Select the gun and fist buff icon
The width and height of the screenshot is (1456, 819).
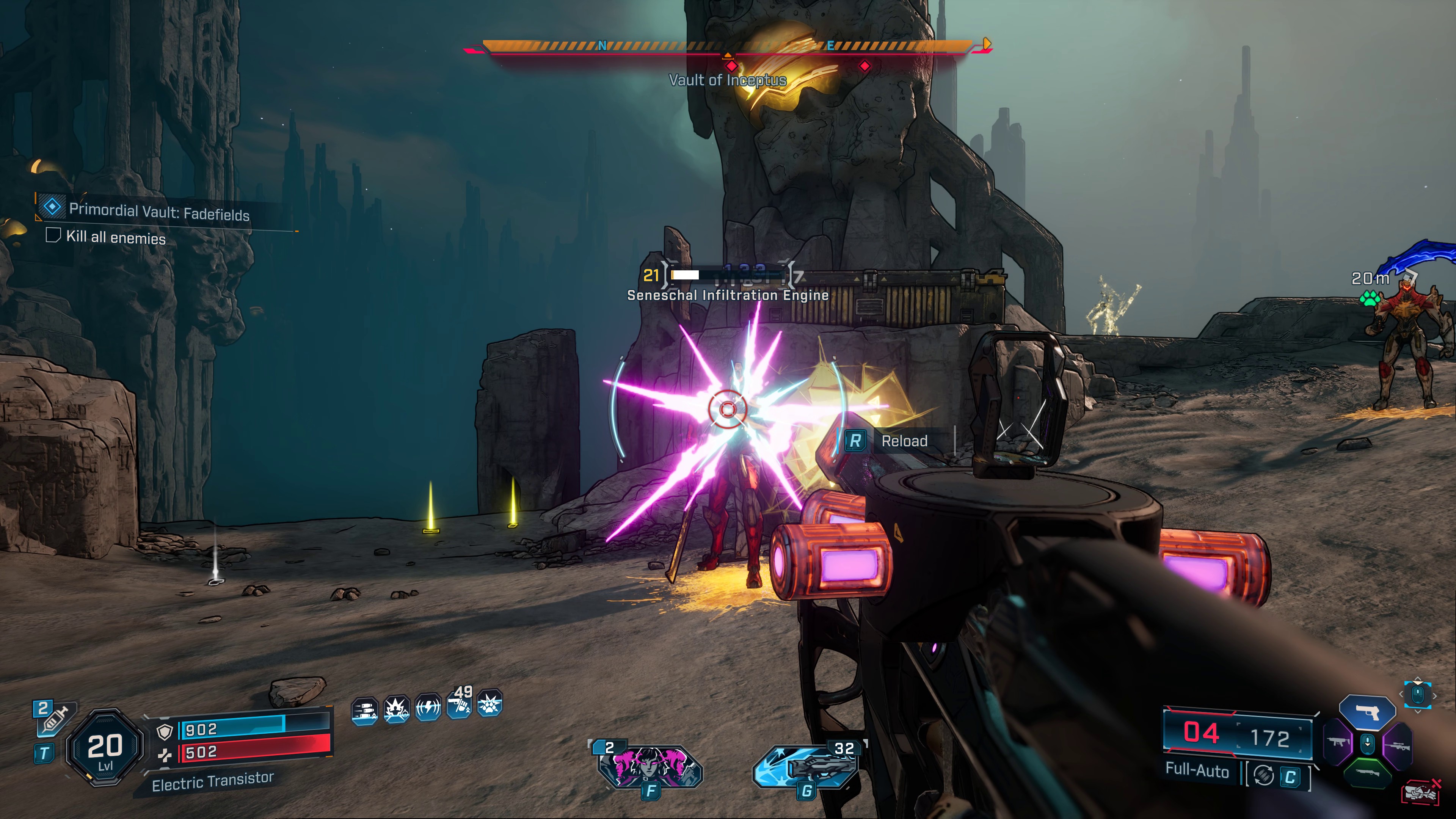coord(459,705)
